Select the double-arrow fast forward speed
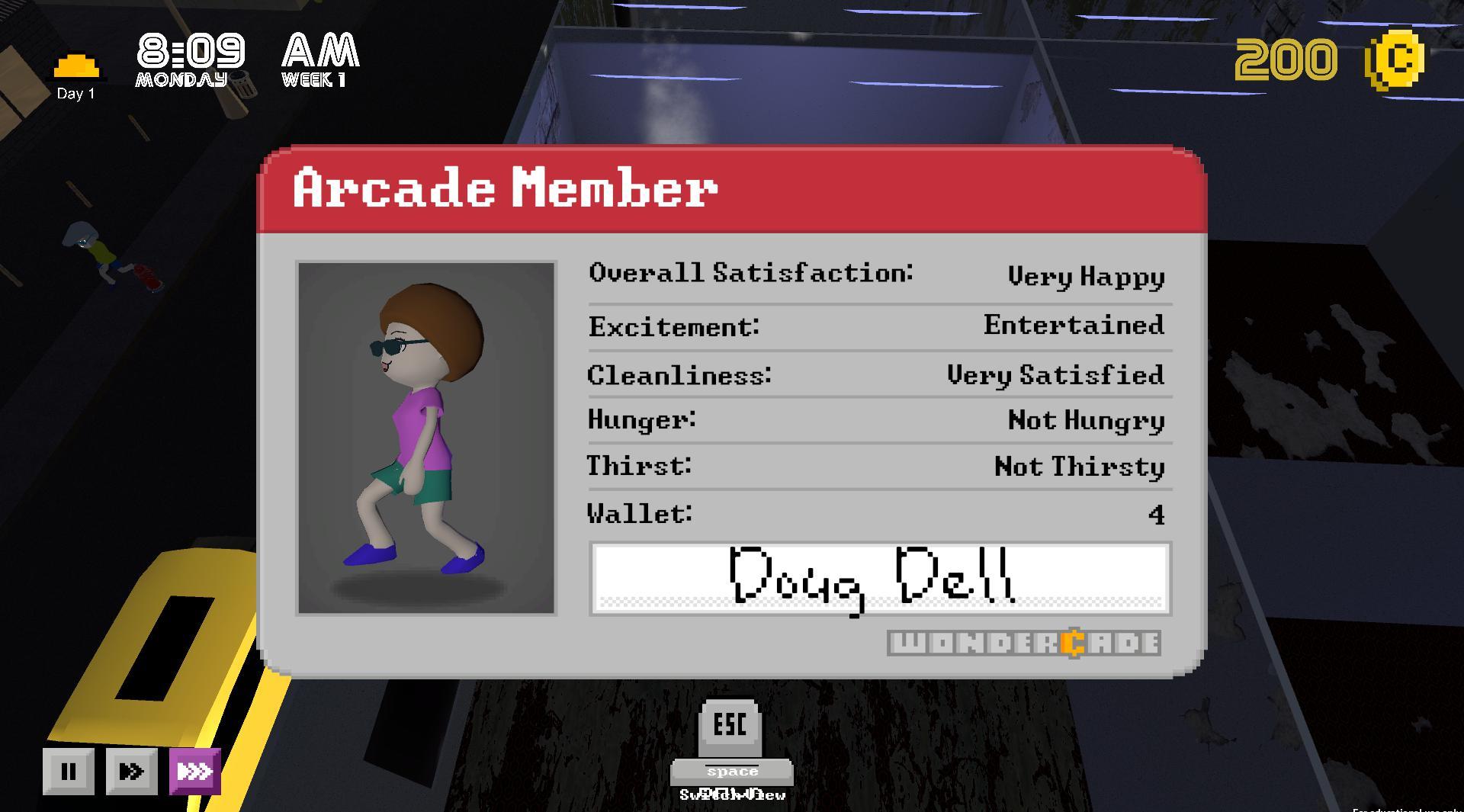Viewport: 1464px width, 812px height. [131, 771]
